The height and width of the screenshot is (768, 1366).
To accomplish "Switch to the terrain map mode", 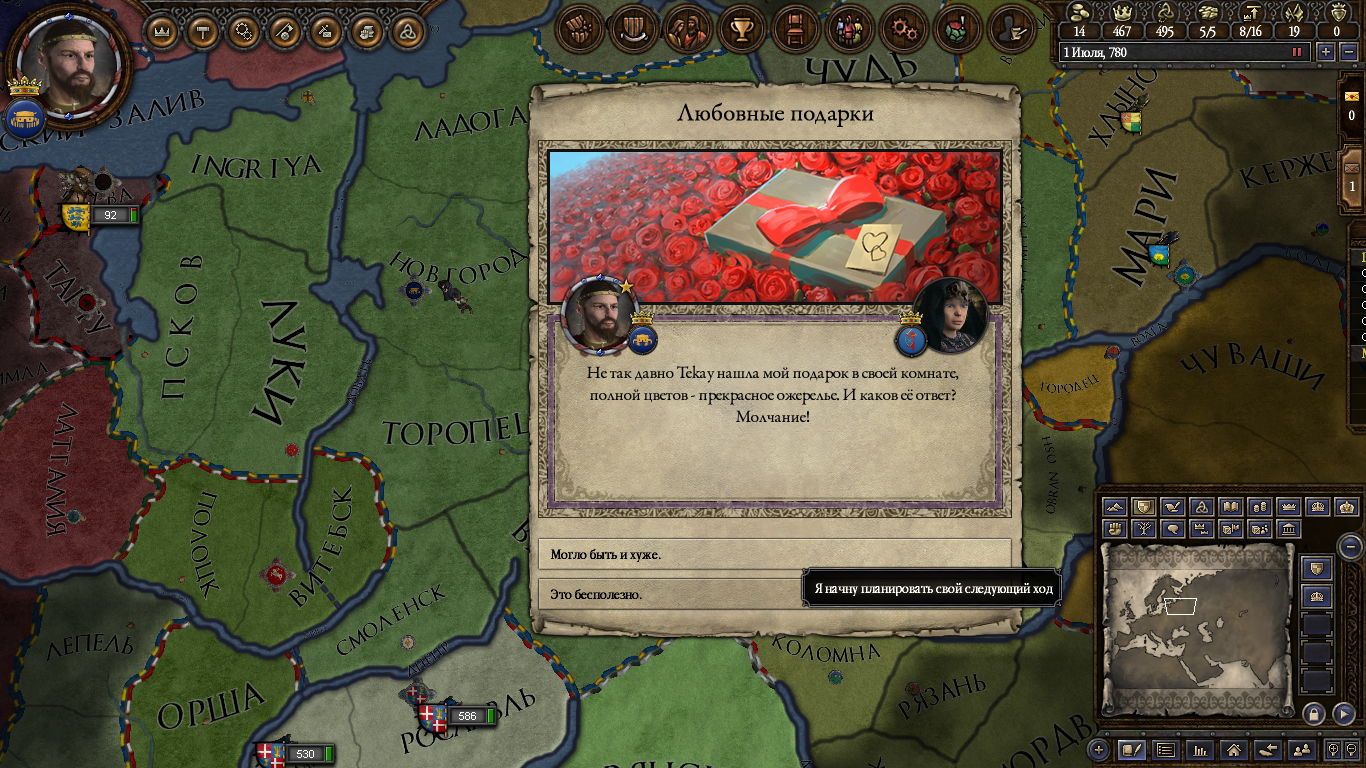I will pyautogui.click(x=1115, y=507).
